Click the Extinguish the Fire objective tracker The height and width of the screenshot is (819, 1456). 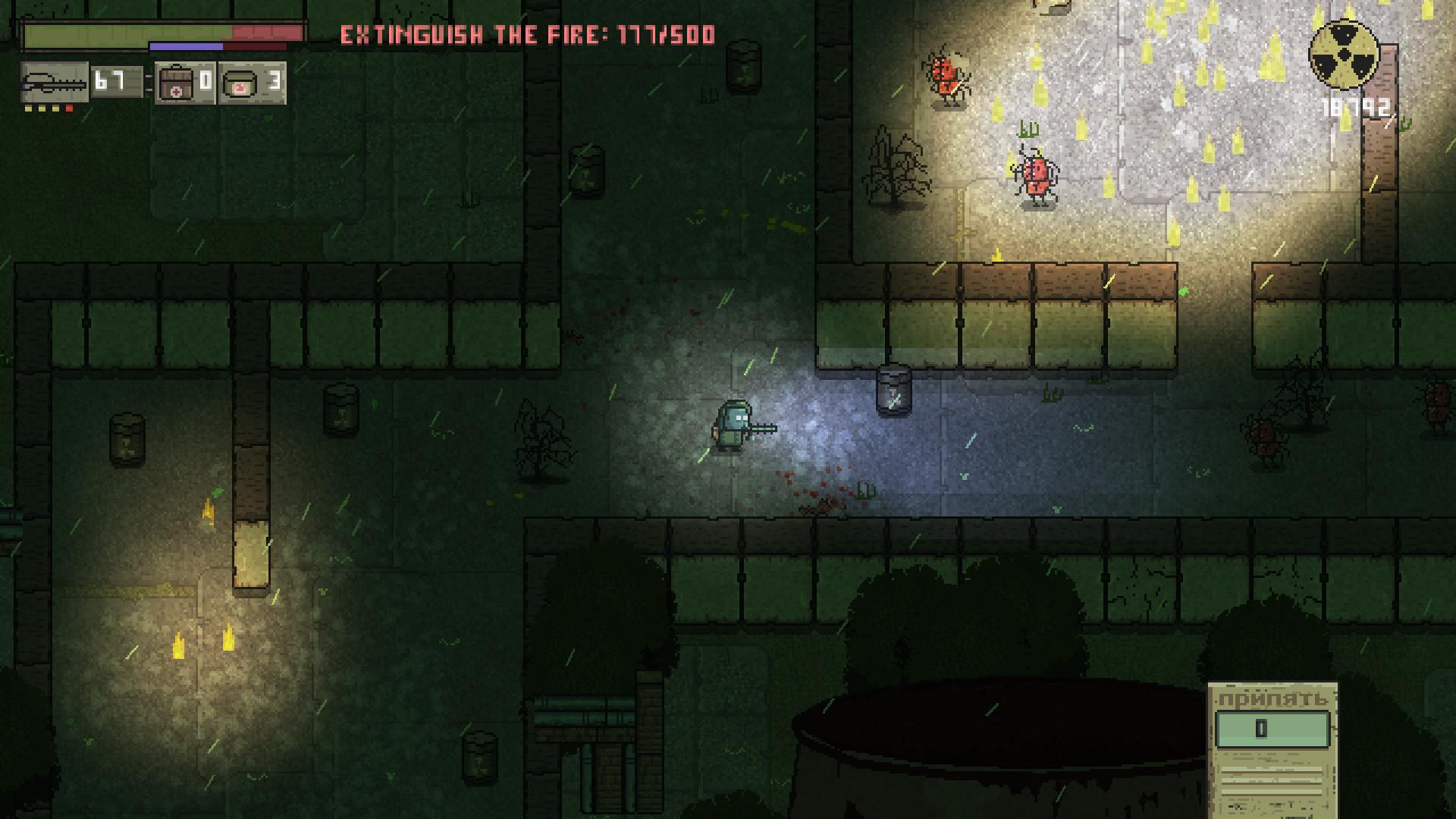[x=527, y=35]
